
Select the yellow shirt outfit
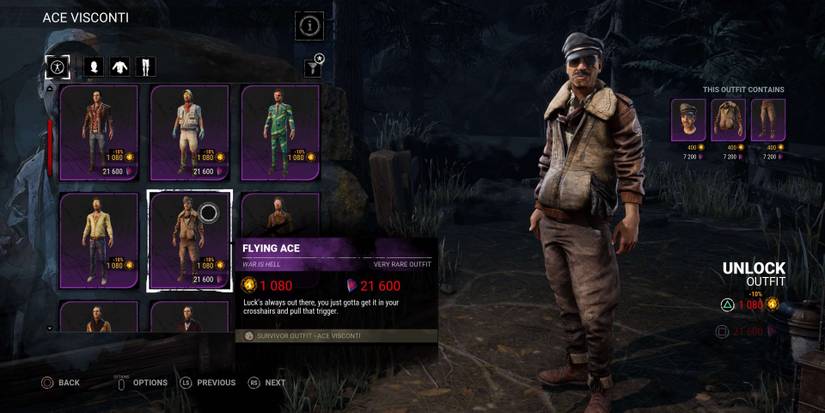point(98,240)
